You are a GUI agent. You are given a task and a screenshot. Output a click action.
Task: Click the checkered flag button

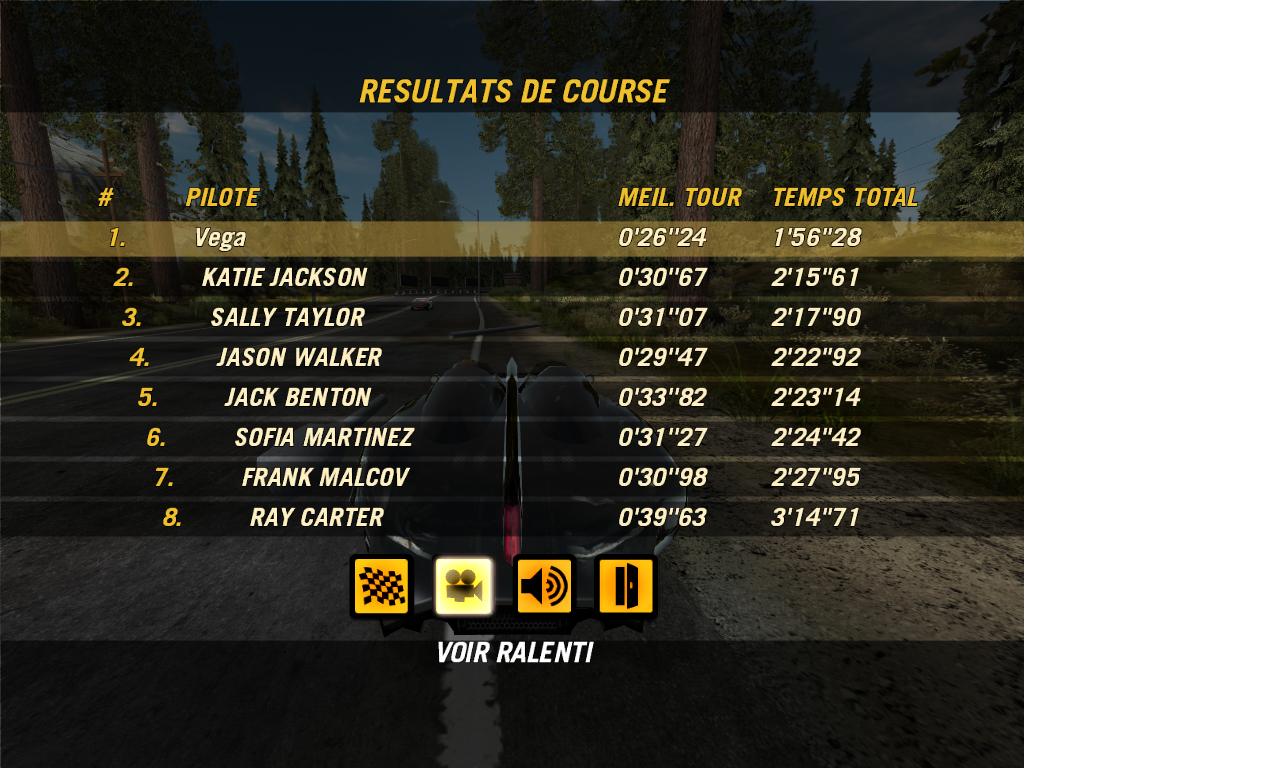click(381, 586)
